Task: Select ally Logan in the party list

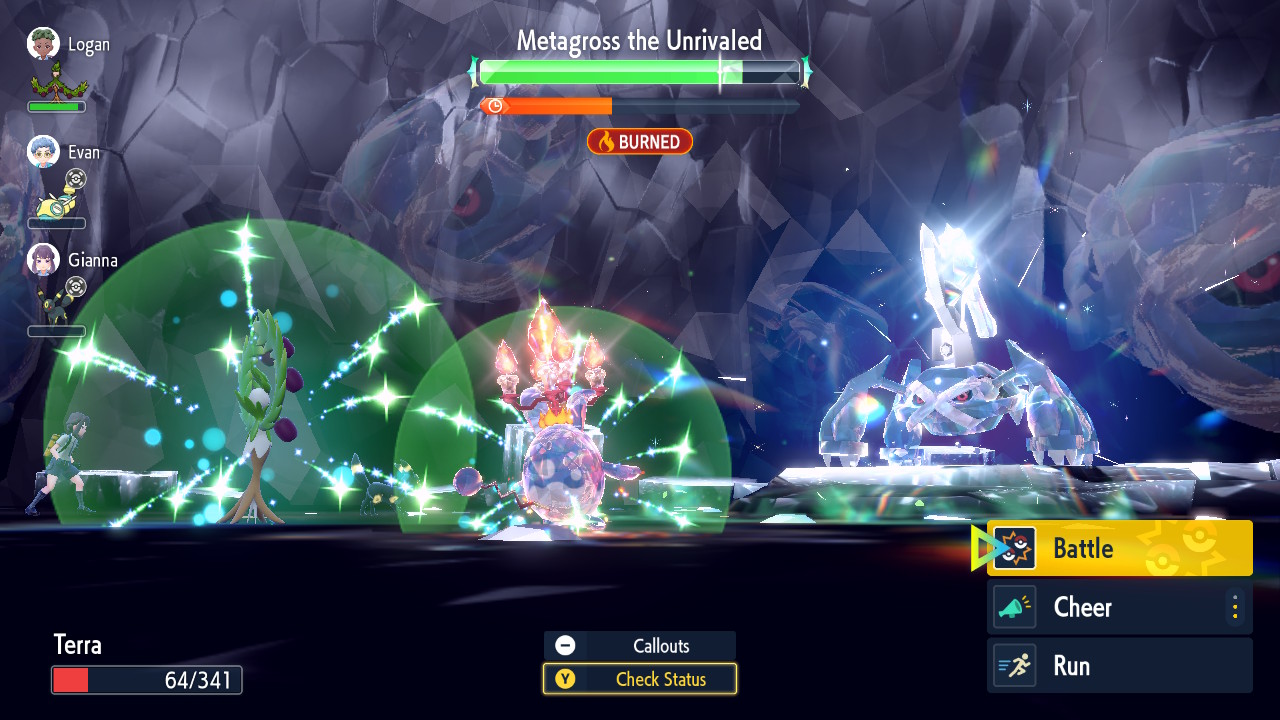Action: 68,46
